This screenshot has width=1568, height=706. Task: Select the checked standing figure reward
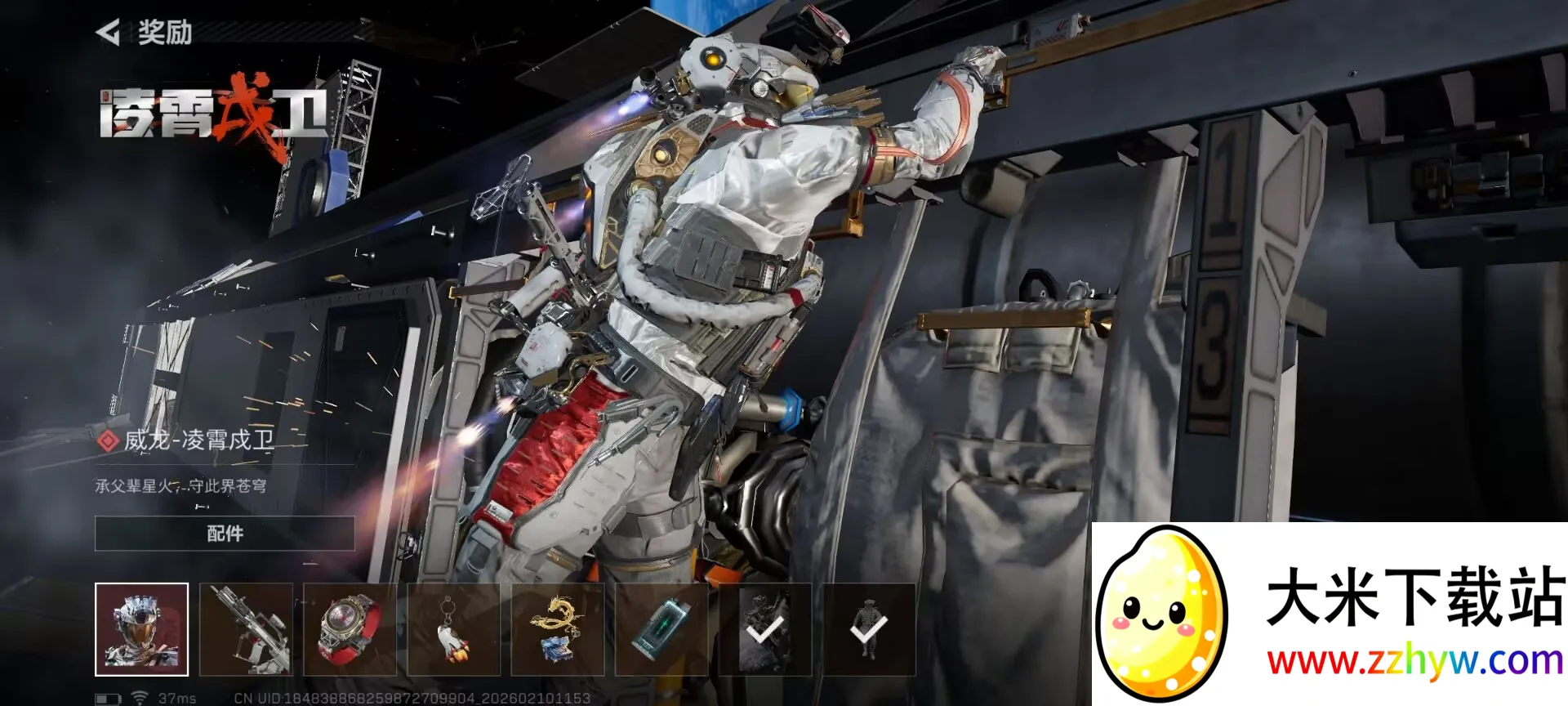869,629
